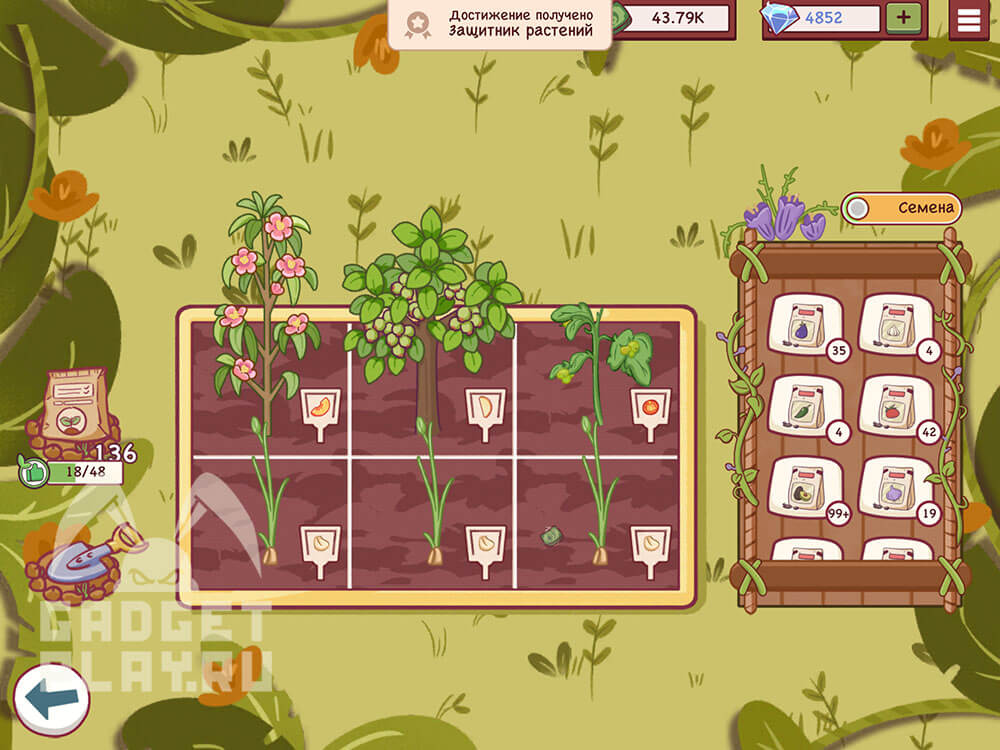Viewport: 1000px width, 750px height.
Task: Buy more diamonds with the plus button
Action: [903, 18]
